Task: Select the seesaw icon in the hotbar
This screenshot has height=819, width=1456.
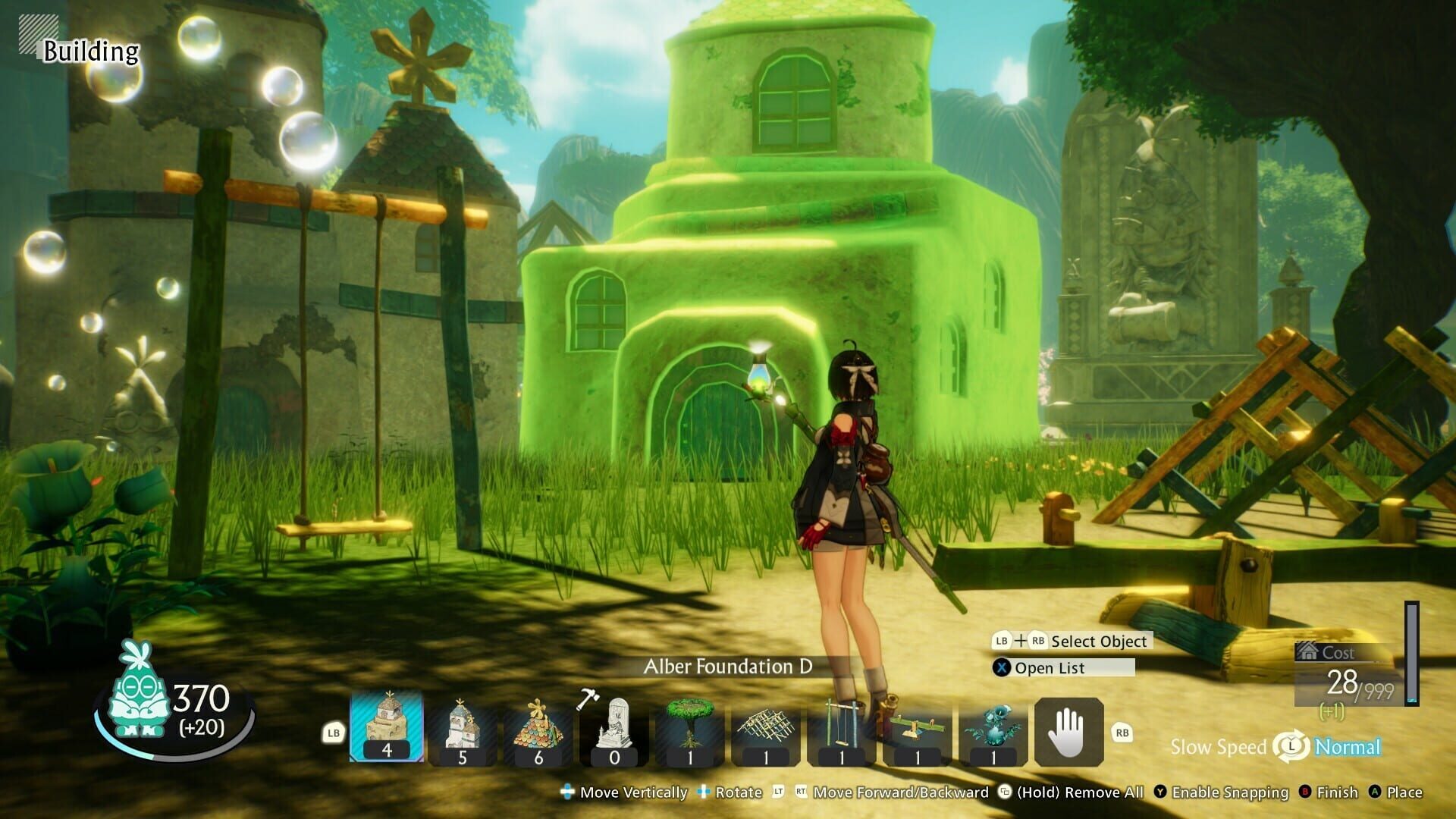Action: pos(918,724)
